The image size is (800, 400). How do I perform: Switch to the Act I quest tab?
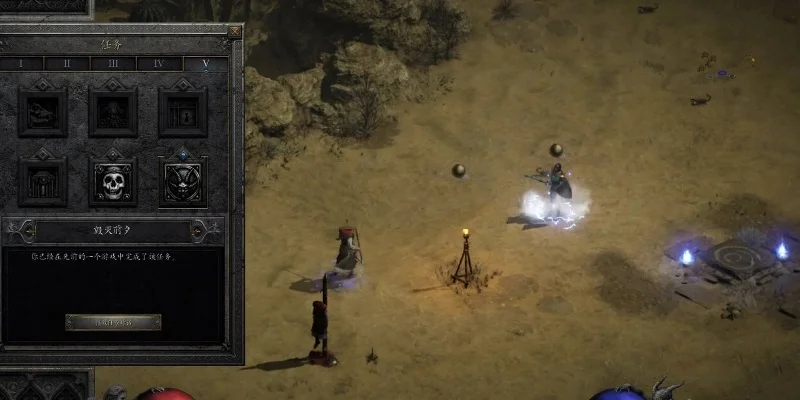23,63
